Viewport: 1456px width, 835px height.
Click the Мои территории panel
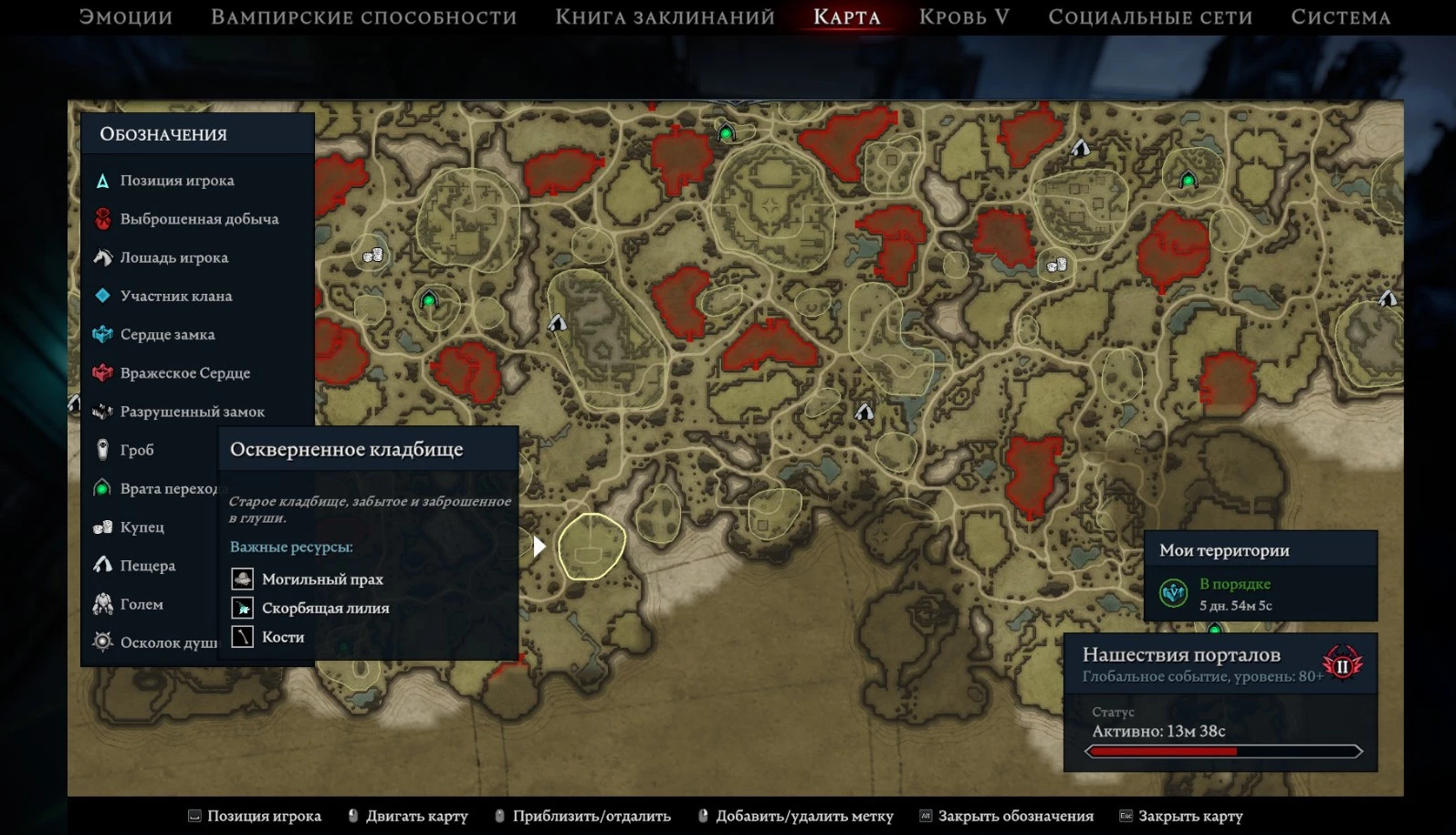[1260, 576]
